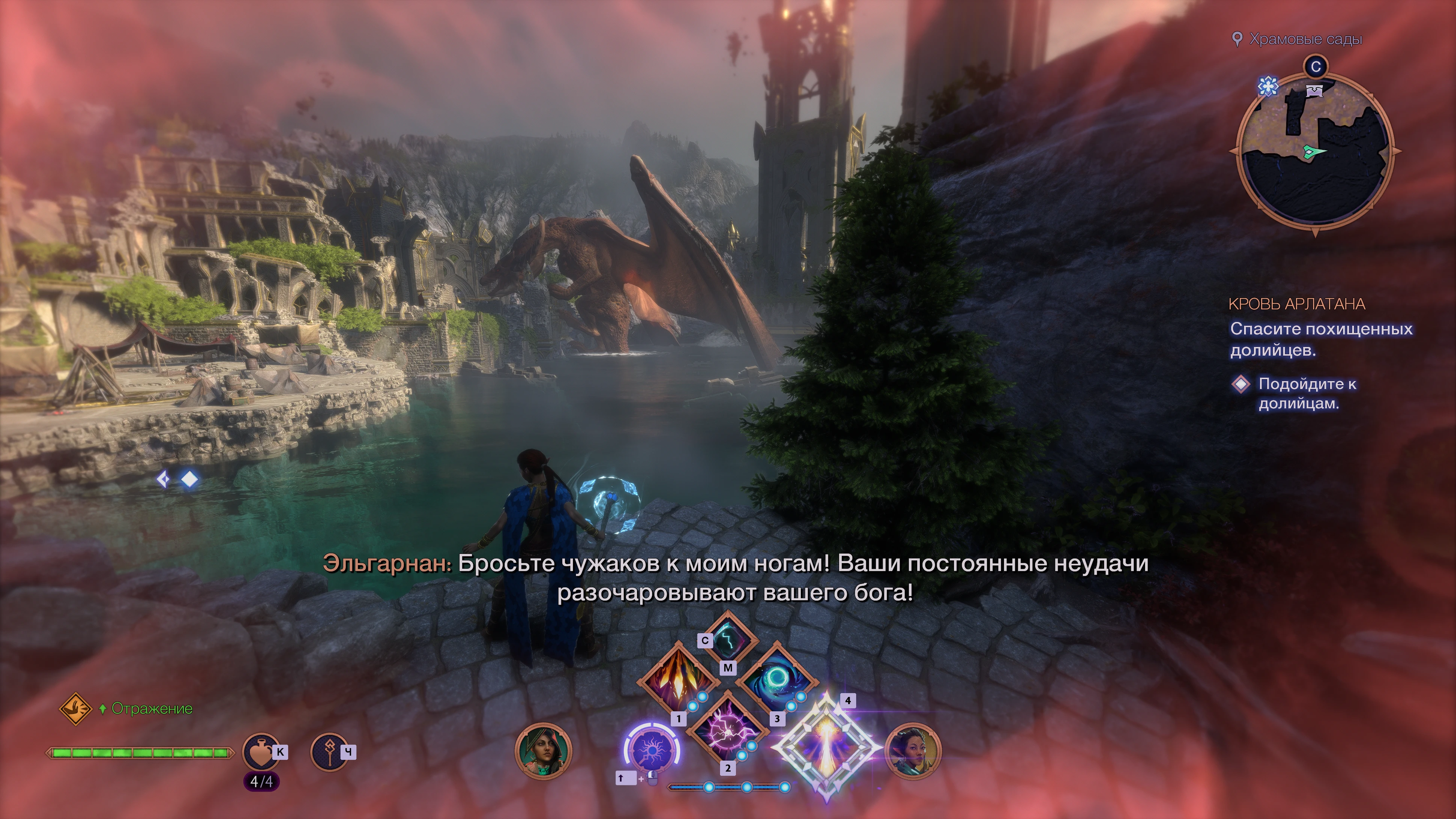Image resolution: width=1456 pixels, height=819 pixels.
Task: Select the elf companion portrait
Action: click(912, 751)
